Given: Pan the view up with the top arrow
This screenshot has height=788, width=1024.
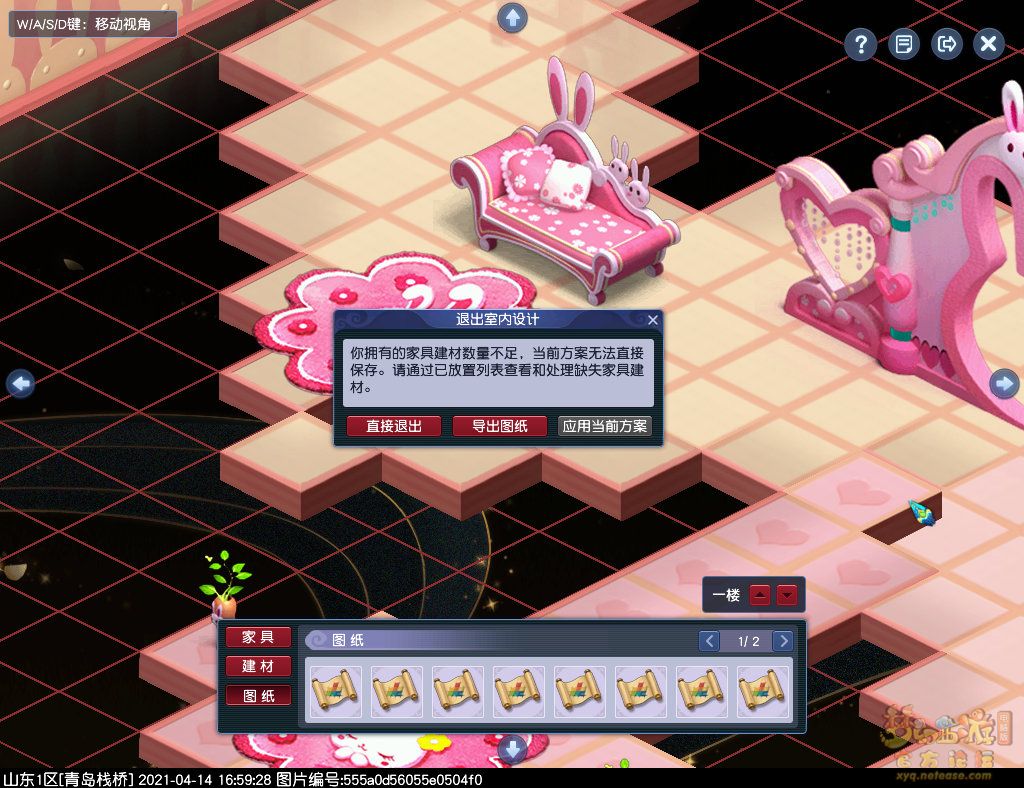Looking at the screenshot, I should point(512,17).
